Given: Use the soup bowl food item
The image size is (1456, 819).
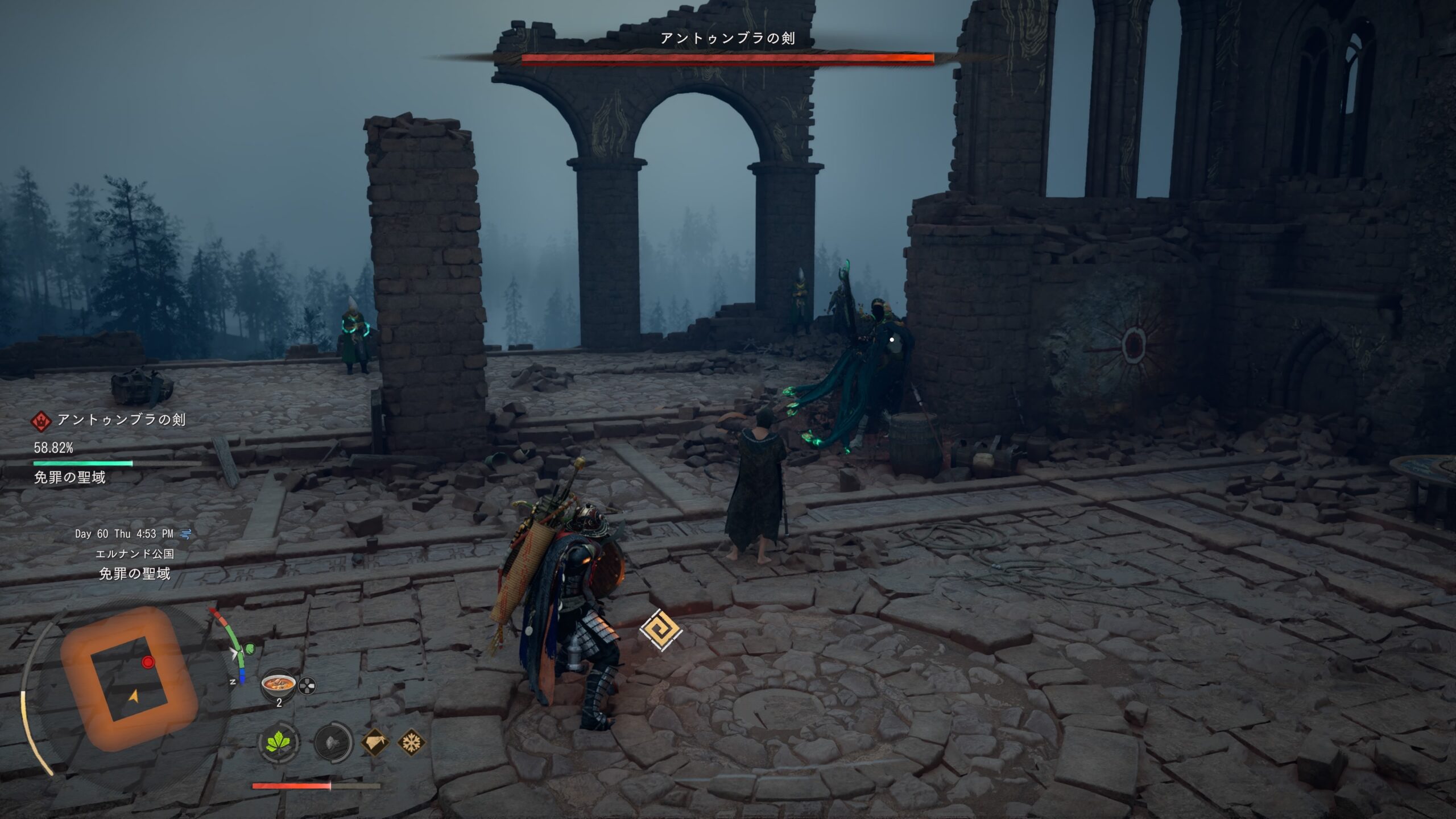Looking at the screenshot, I should 278,684.
